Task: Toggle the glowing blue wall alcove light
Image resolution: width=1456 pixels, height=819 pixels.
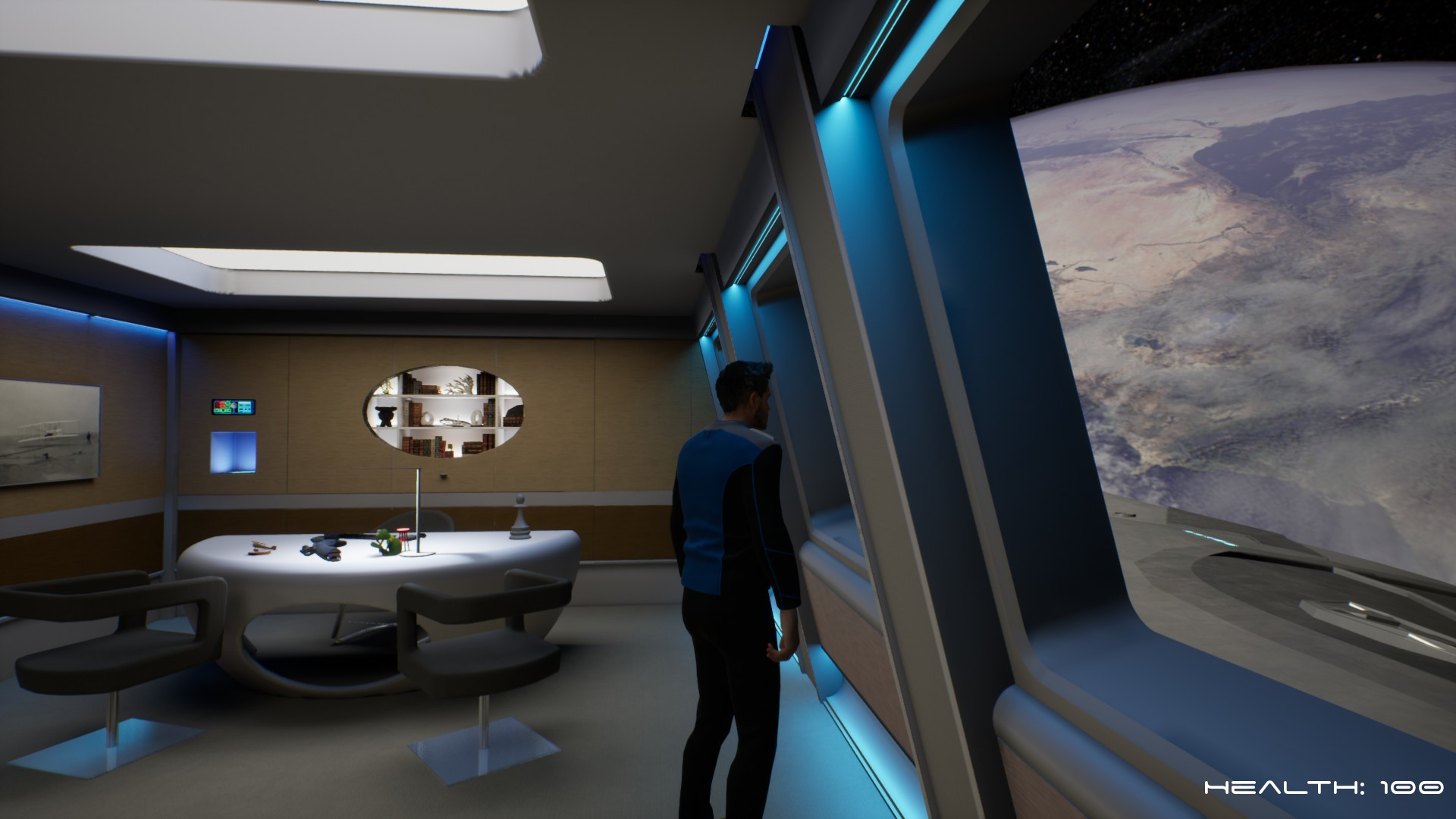Action: 235,451
